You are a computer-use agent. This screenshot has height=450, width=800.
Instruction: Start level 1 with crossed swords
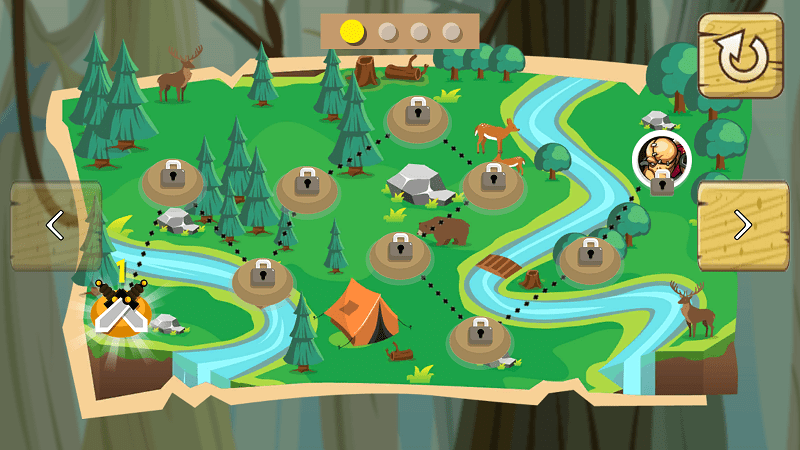(x=120, y=308)
